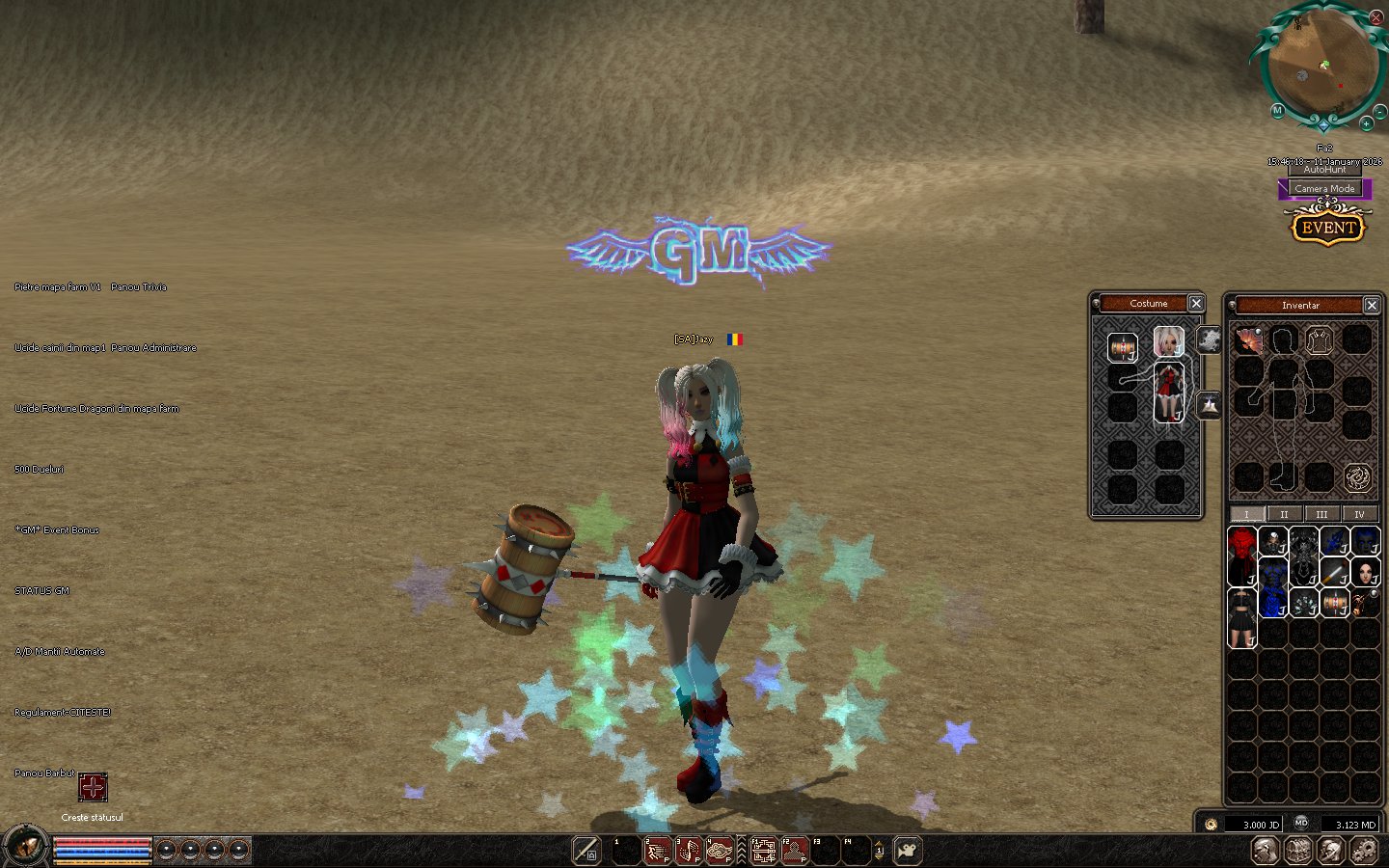1389x868 pixels.
Task: Close the minimap with red X
Action: [1376, 17]
